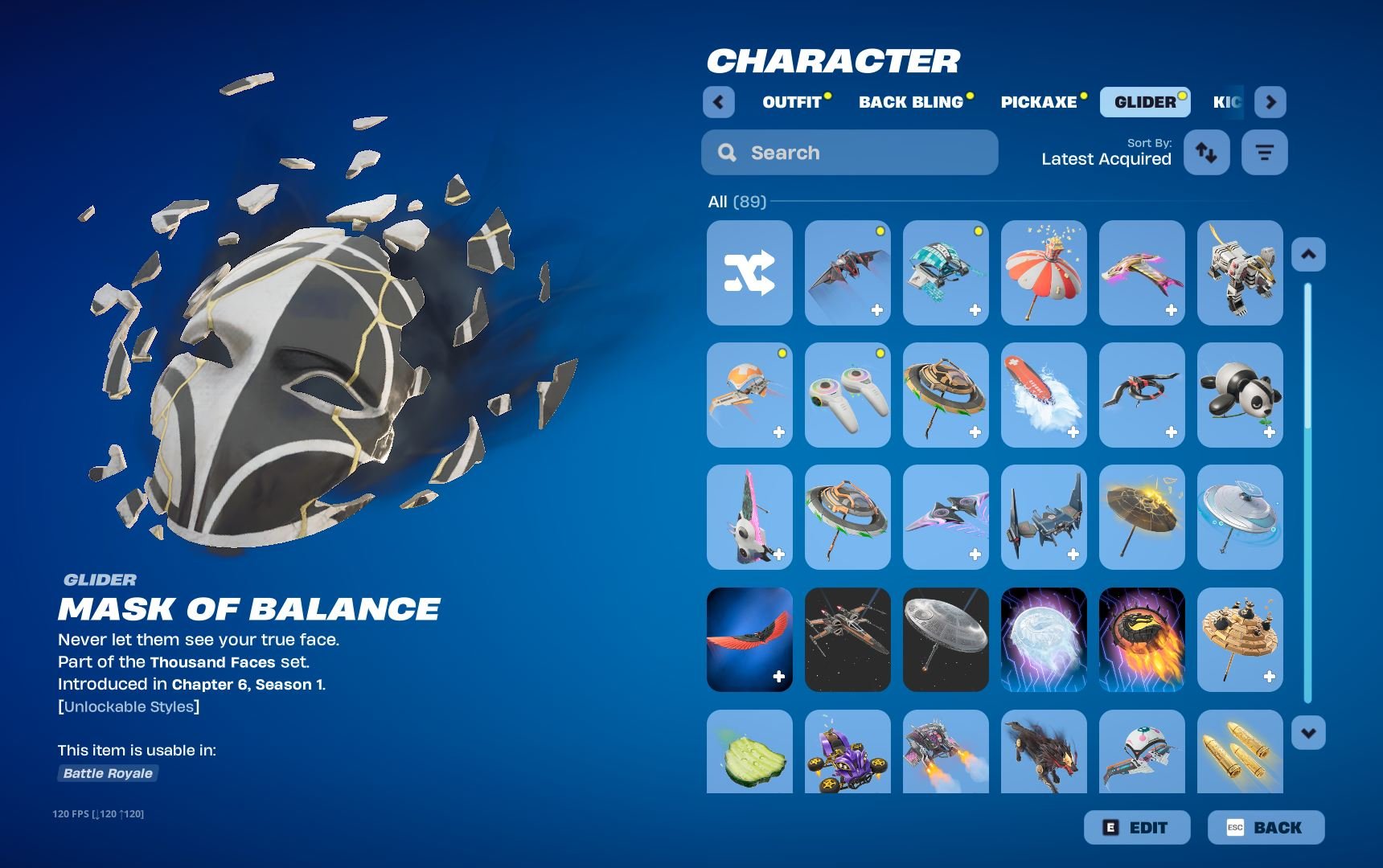Select the popcorn umbrella glider thumbnail
Screen dimensions: 1383x868
click(1043, 273)
